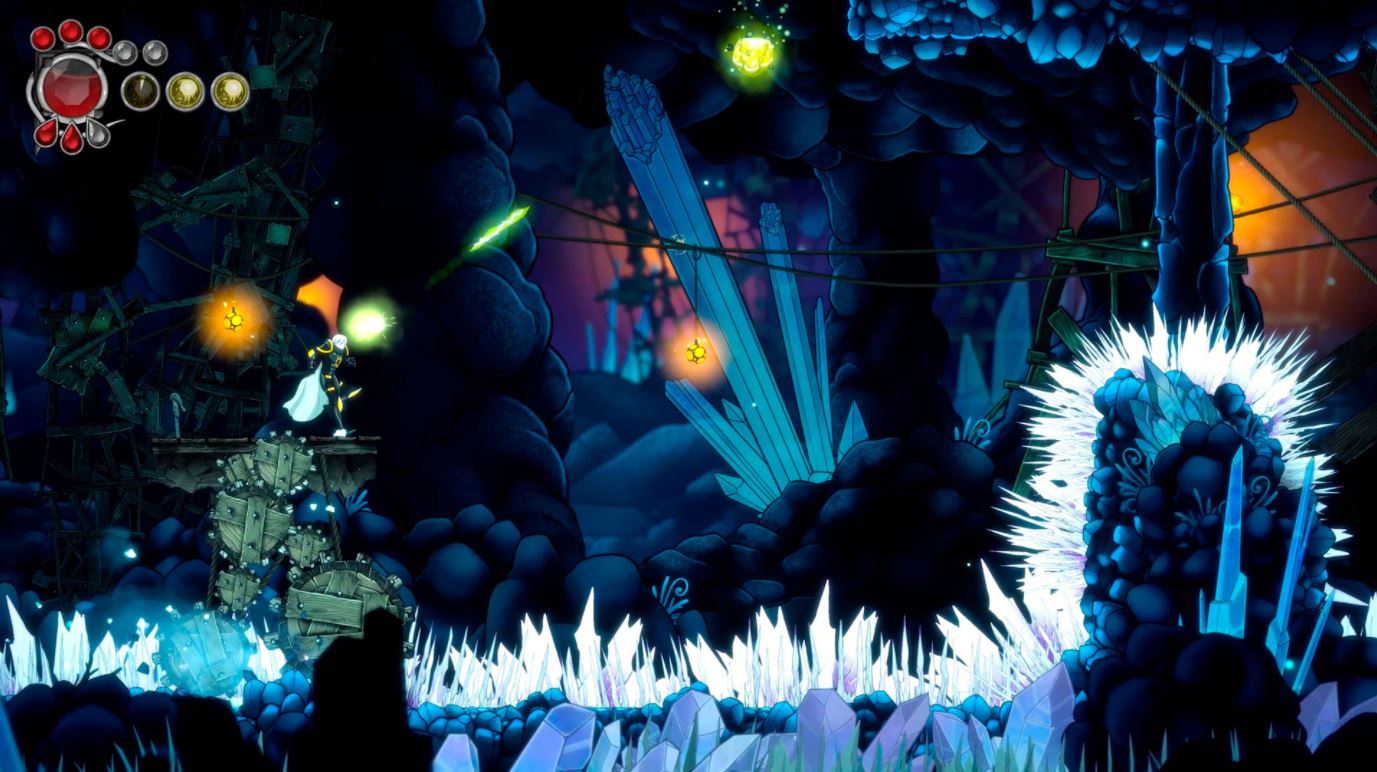Click the dark depleted energy orb
Screen dimensions: 1377x772
point(140,92)
